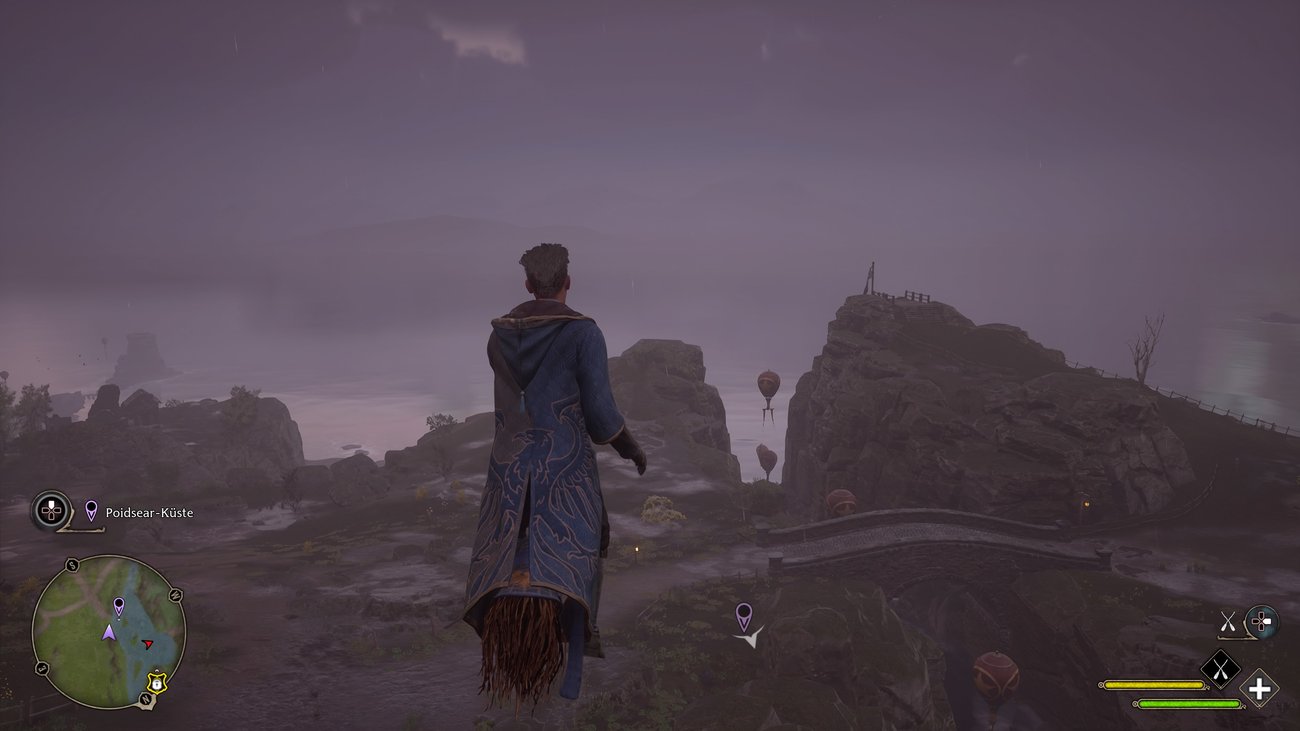Screen dimensions: 1300x731
Task: Click the yellow padlock shield on the minimap
Action: click(x=157, y=682)
